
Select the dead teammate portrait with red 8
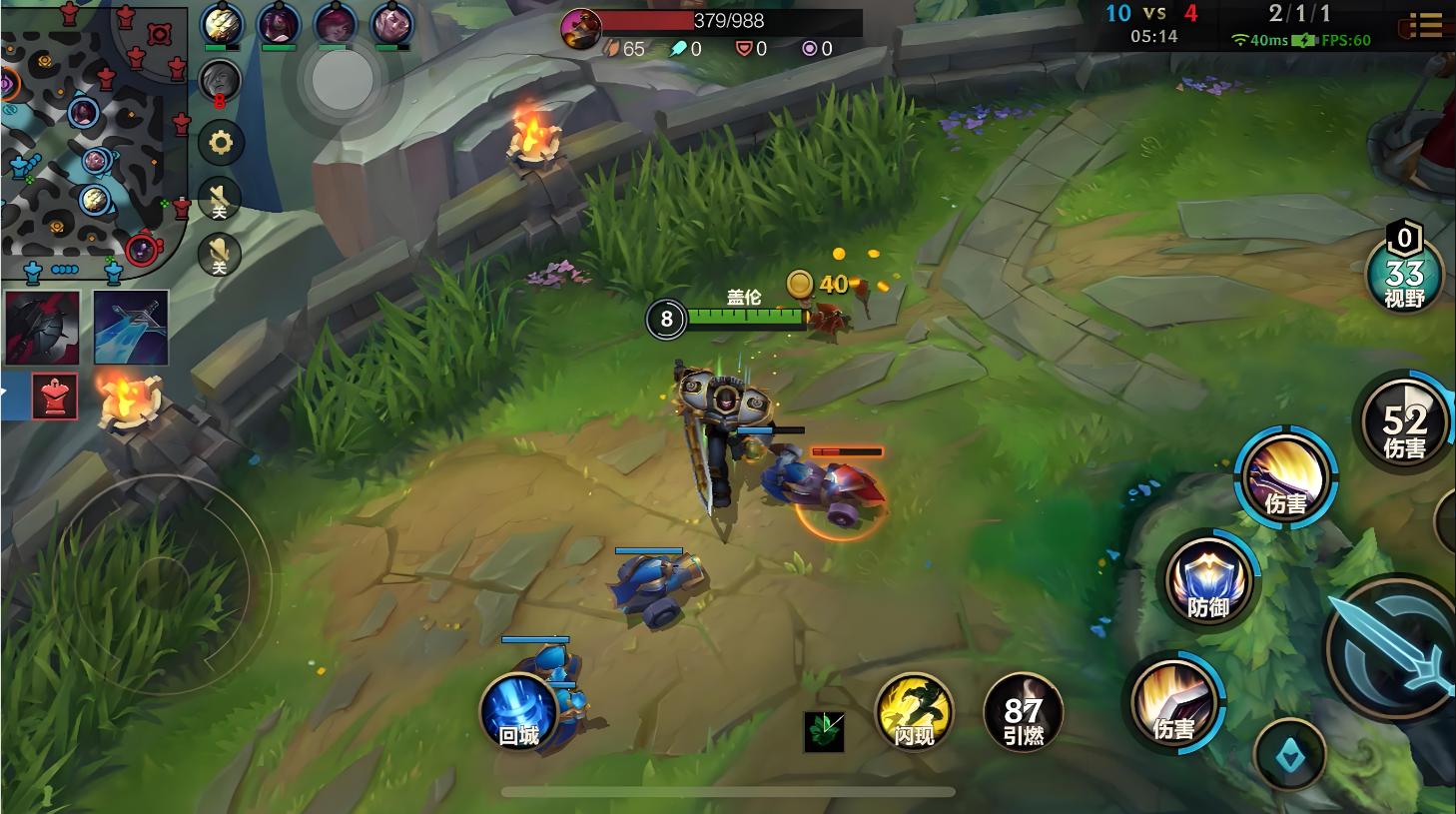coord(220,83)
